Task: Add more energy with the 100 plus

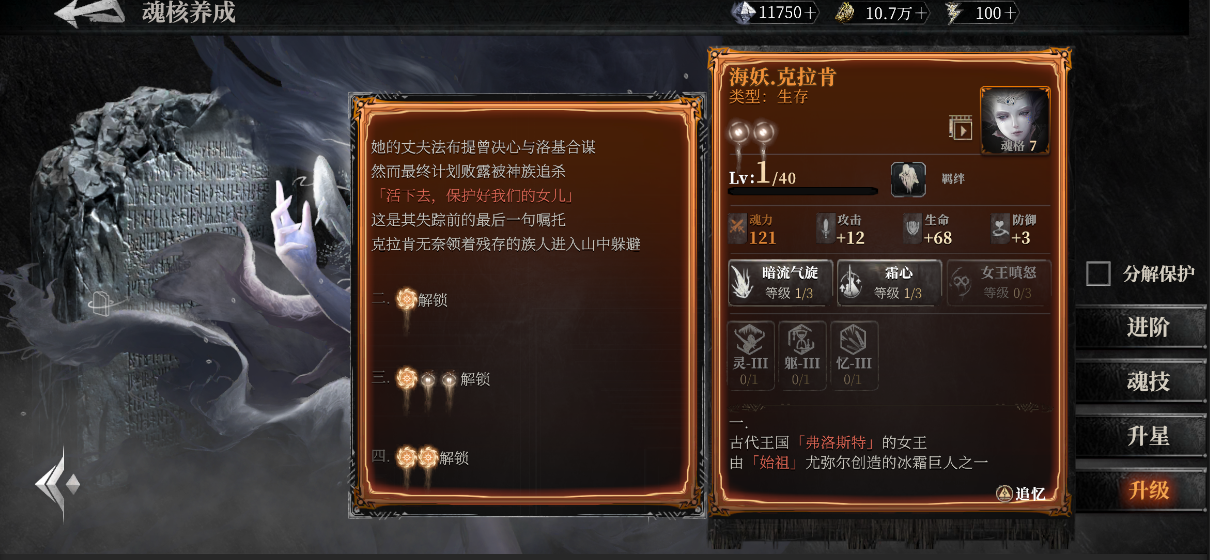Action: [x=1010, y=13]
